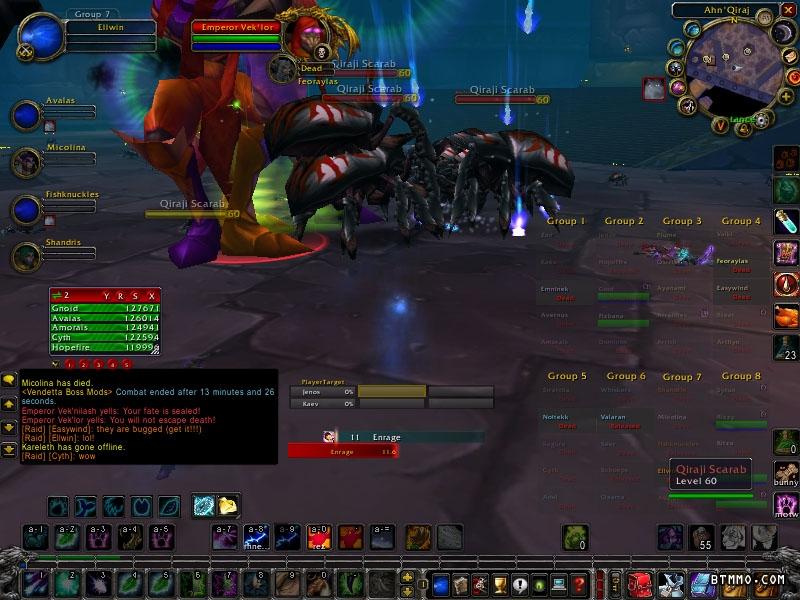Click the question mark help button
Viewport: 800px width, 600px height.
(x=579, y=583)
